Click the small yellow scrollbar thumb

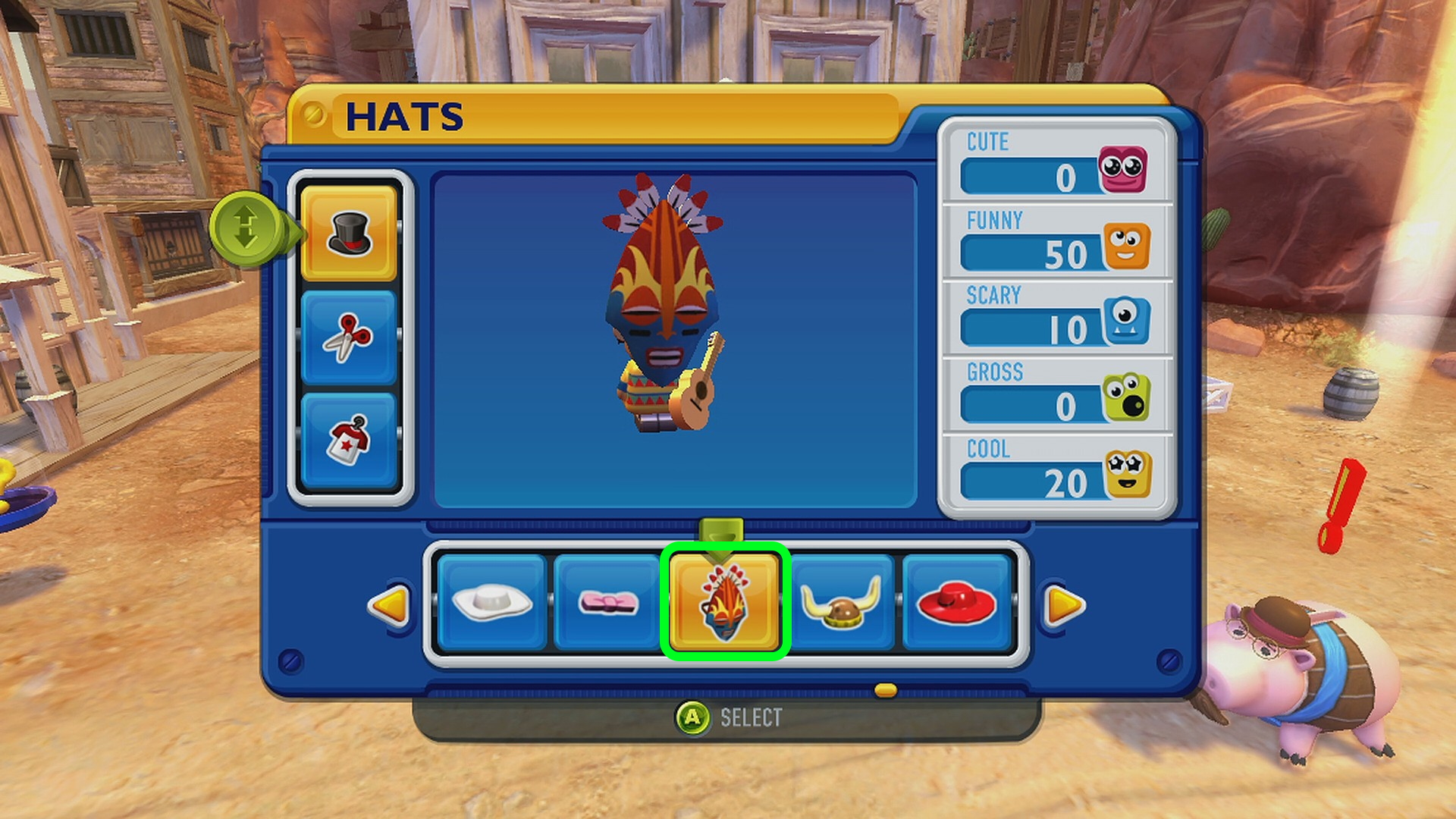[886, 690]
